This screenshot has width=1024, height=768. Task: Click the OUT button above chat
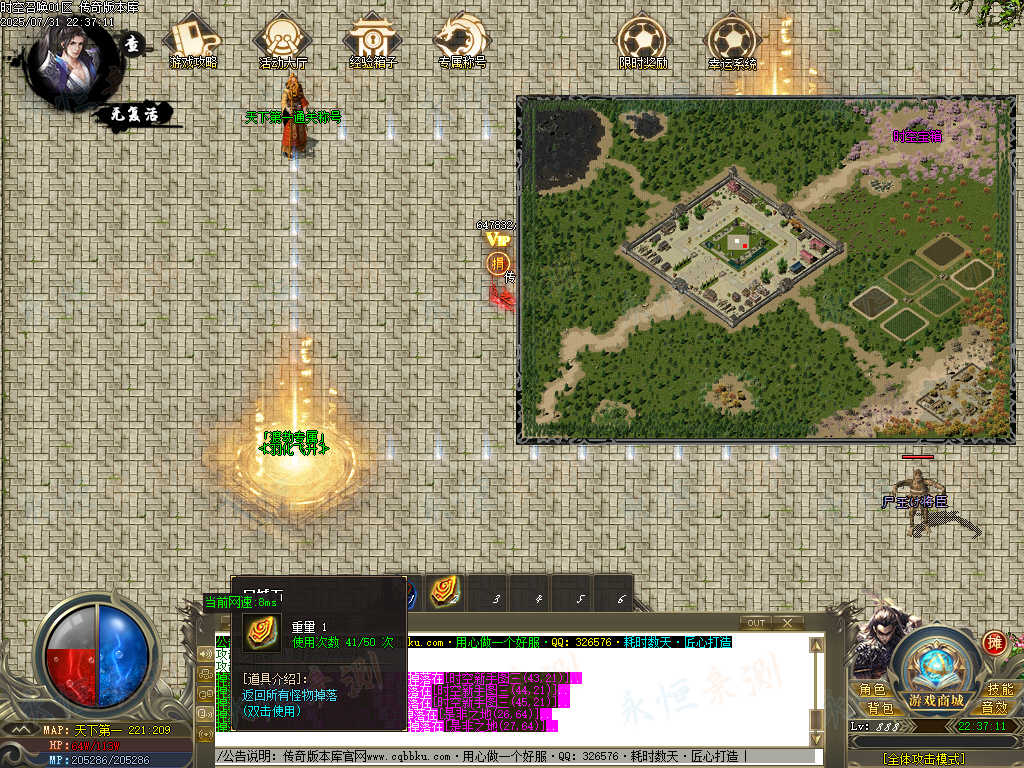pos(757,623)
